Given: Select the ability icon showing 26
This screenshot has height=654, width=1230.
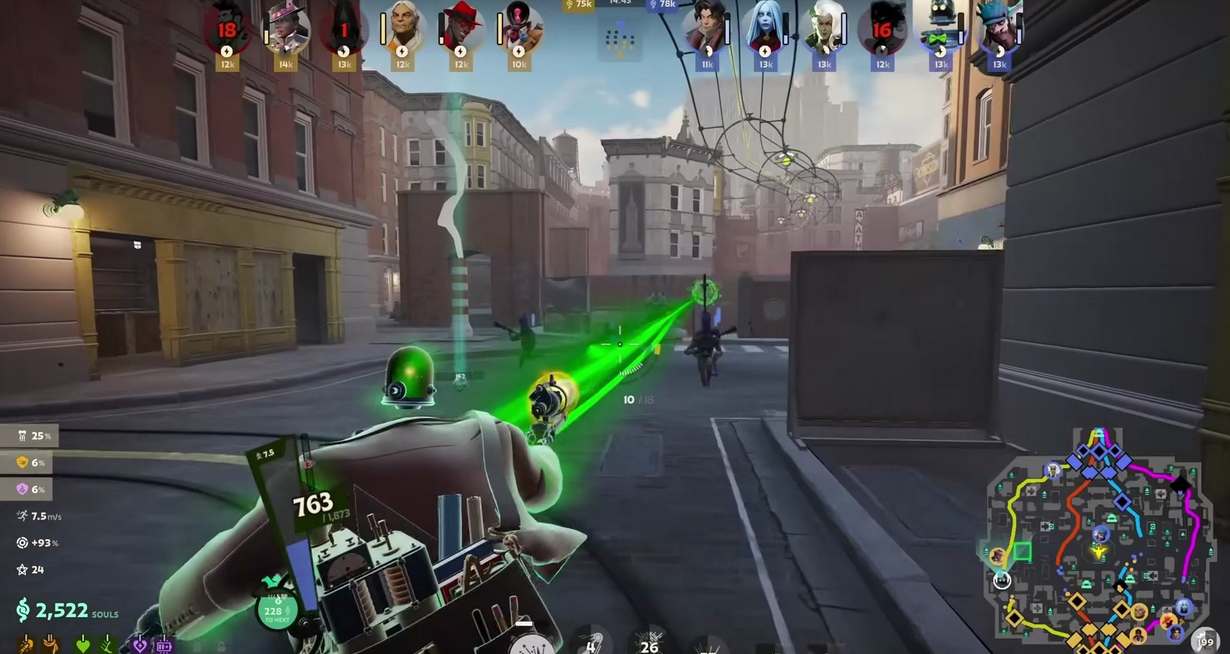Looking at the screenshot, I should (651, 641).
